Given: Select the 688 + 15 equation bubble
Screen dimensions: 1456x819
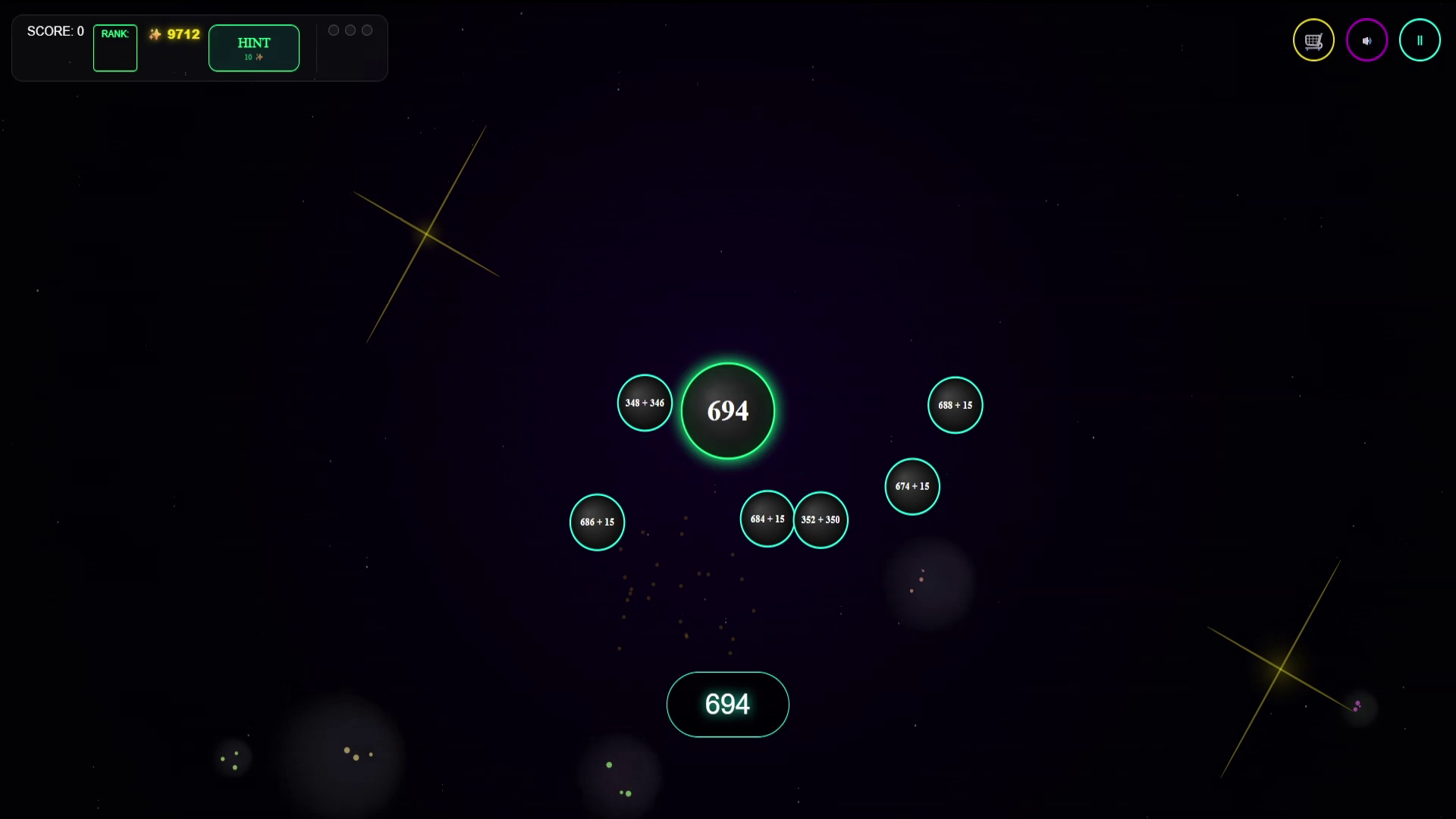Looking at the screenshot, I should [955, 405].
